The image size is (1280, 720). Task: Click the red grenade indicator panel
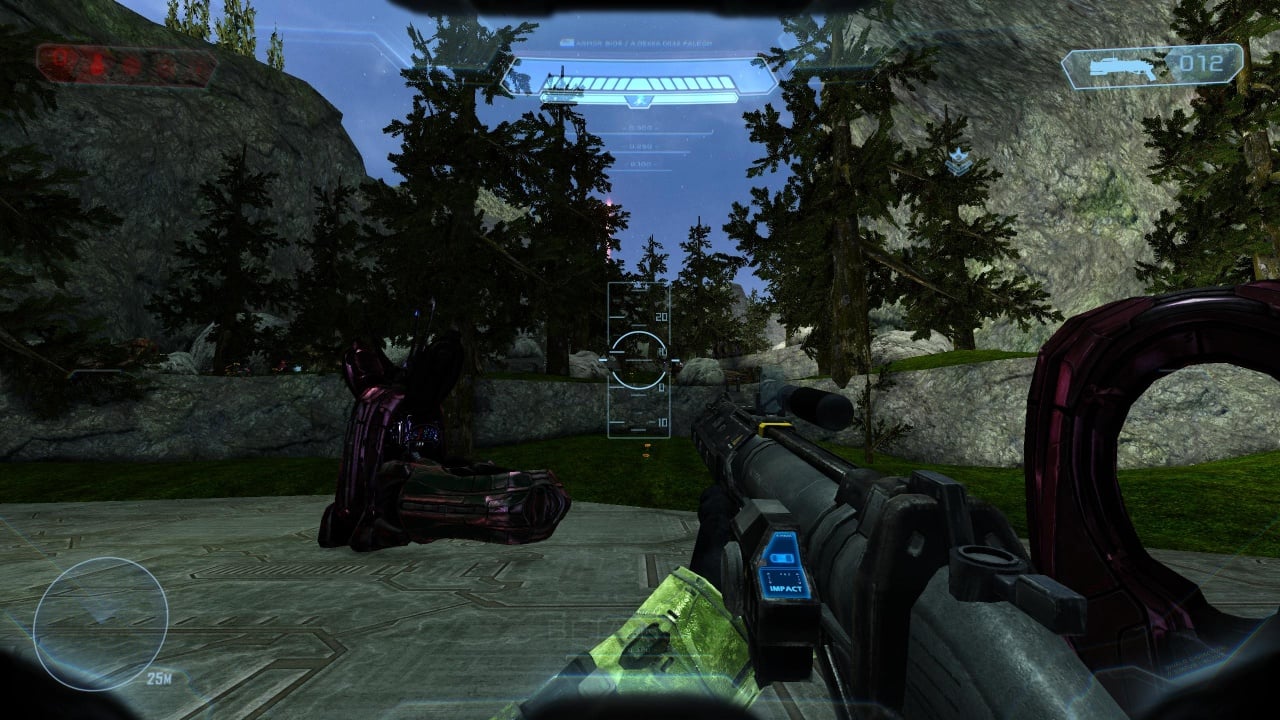pos(126,66)
